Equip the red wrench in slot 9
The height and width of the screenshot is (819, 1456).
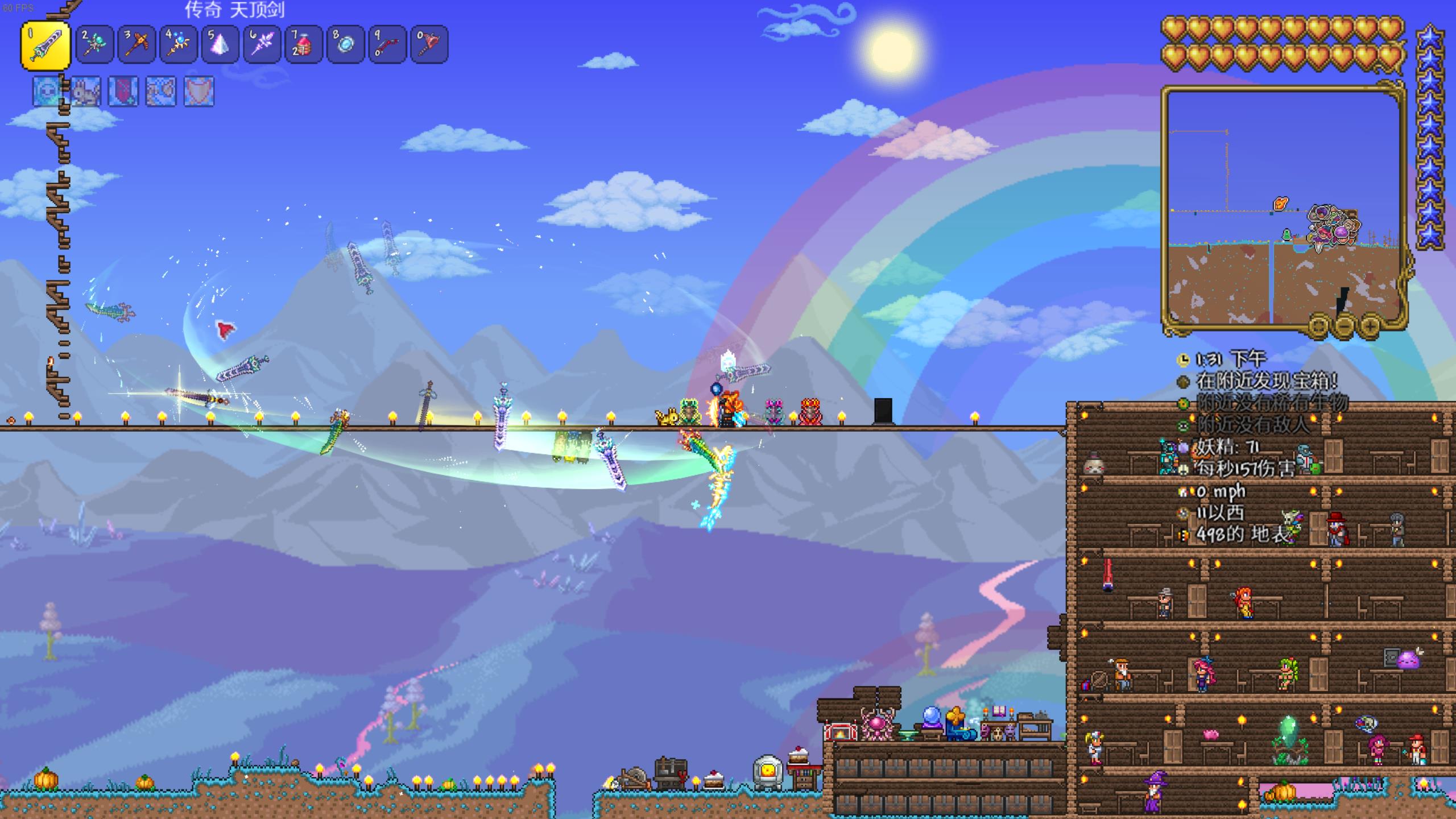[x=387, y=44]
